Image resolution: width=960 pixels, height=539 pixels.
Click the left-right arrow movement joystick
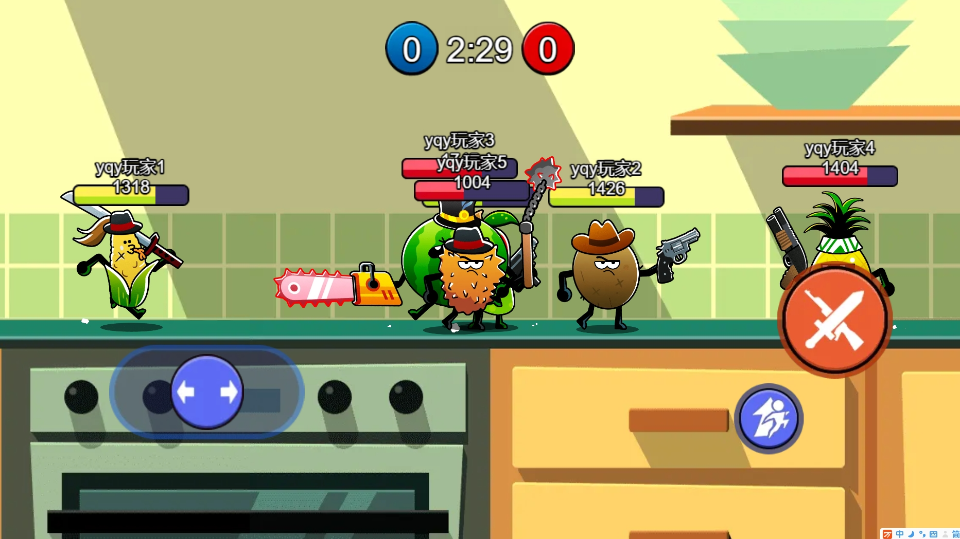tap(207, 392)
